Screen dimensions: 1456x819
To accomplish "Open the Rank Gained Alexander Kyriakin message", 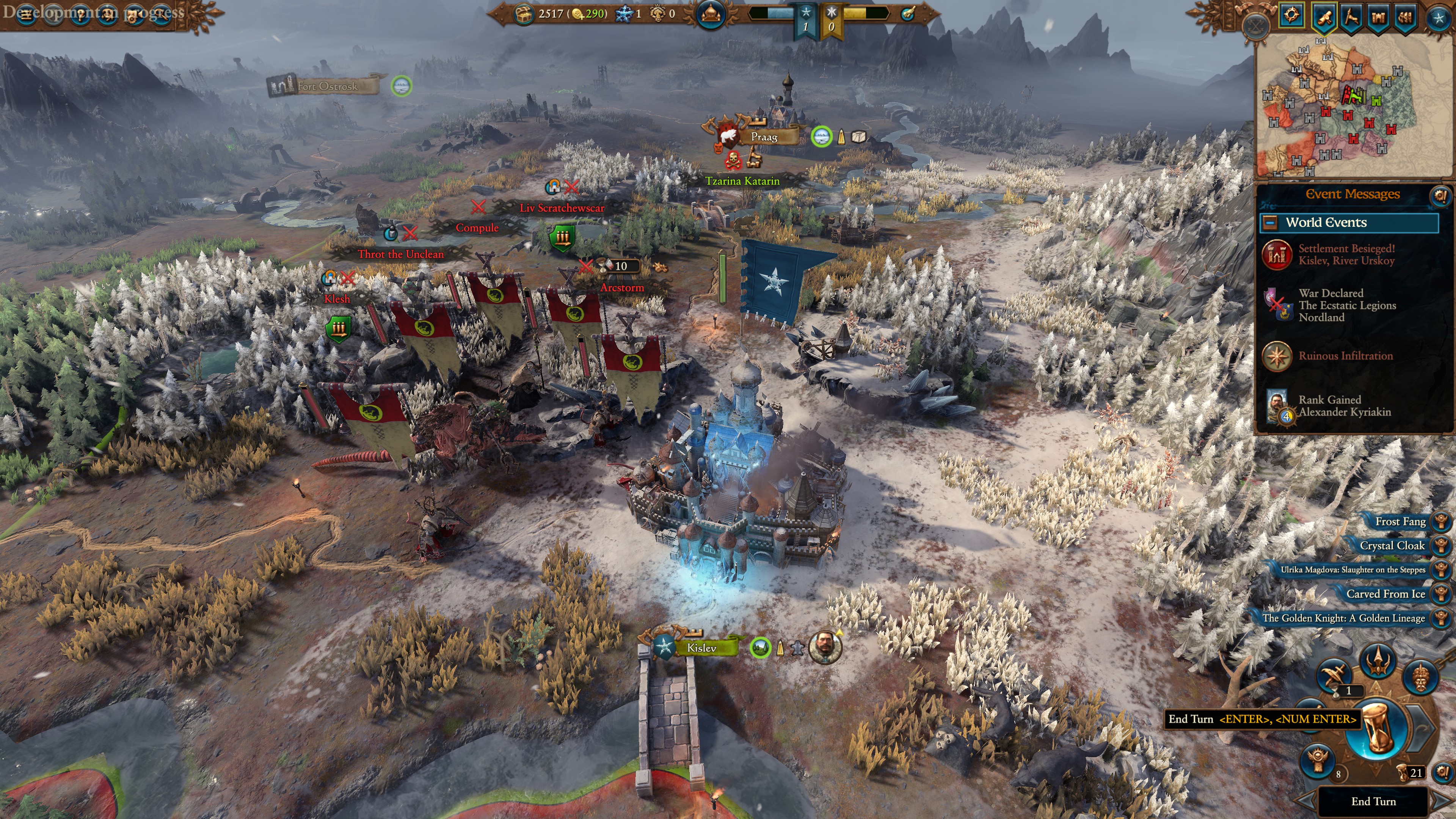I will pyautogui.click(x=1344, y=406).
